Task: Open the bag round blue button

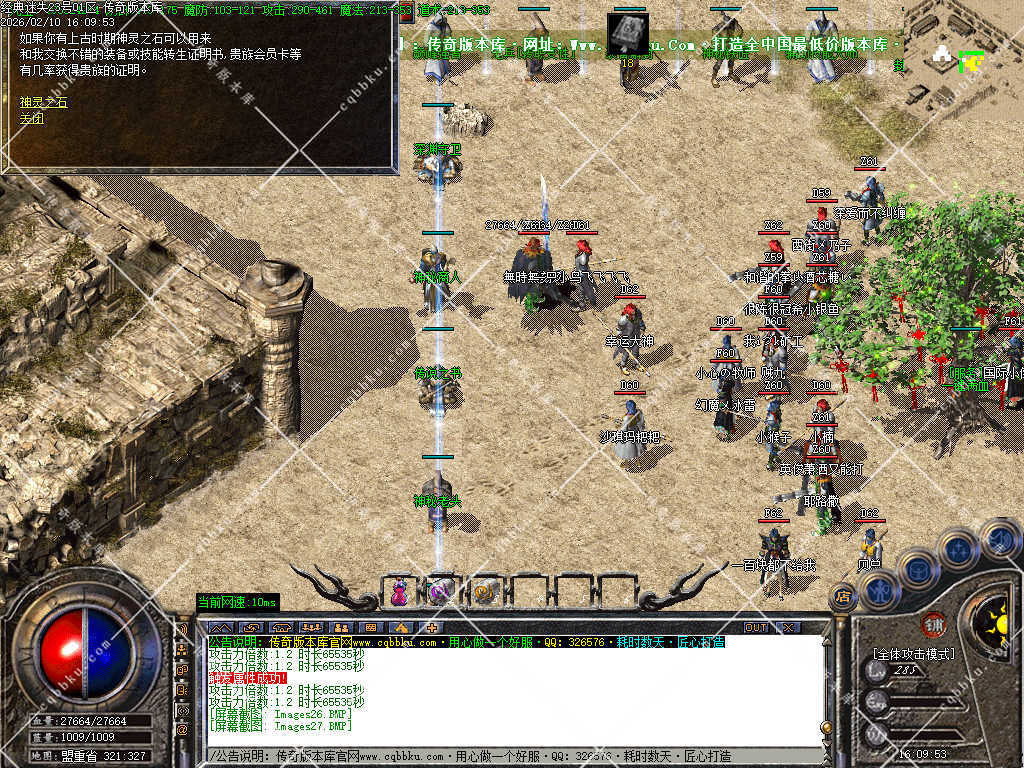Action: click(916, 569)
